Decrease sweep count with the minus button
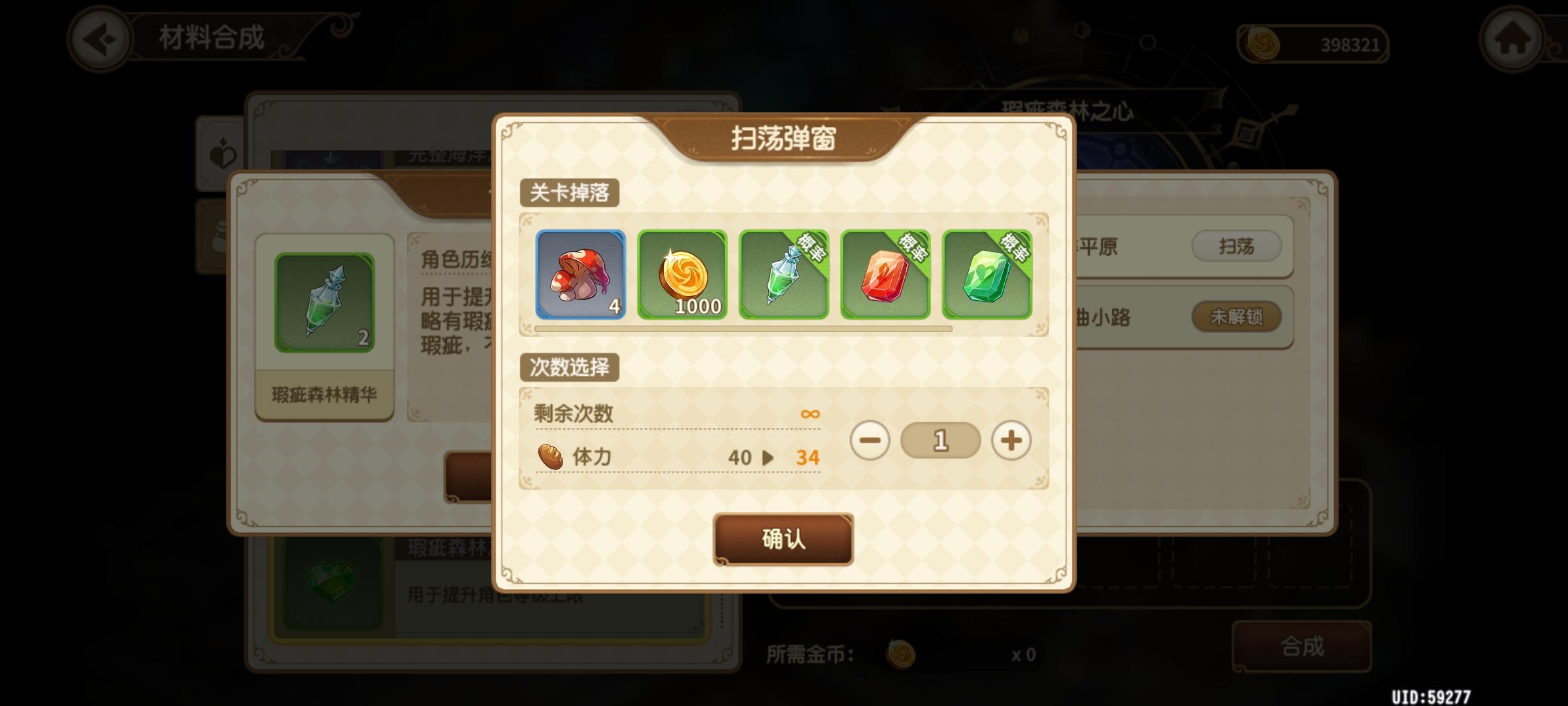Image resolution: width=1568 pixels, height=706 pixels. point(869,441)
